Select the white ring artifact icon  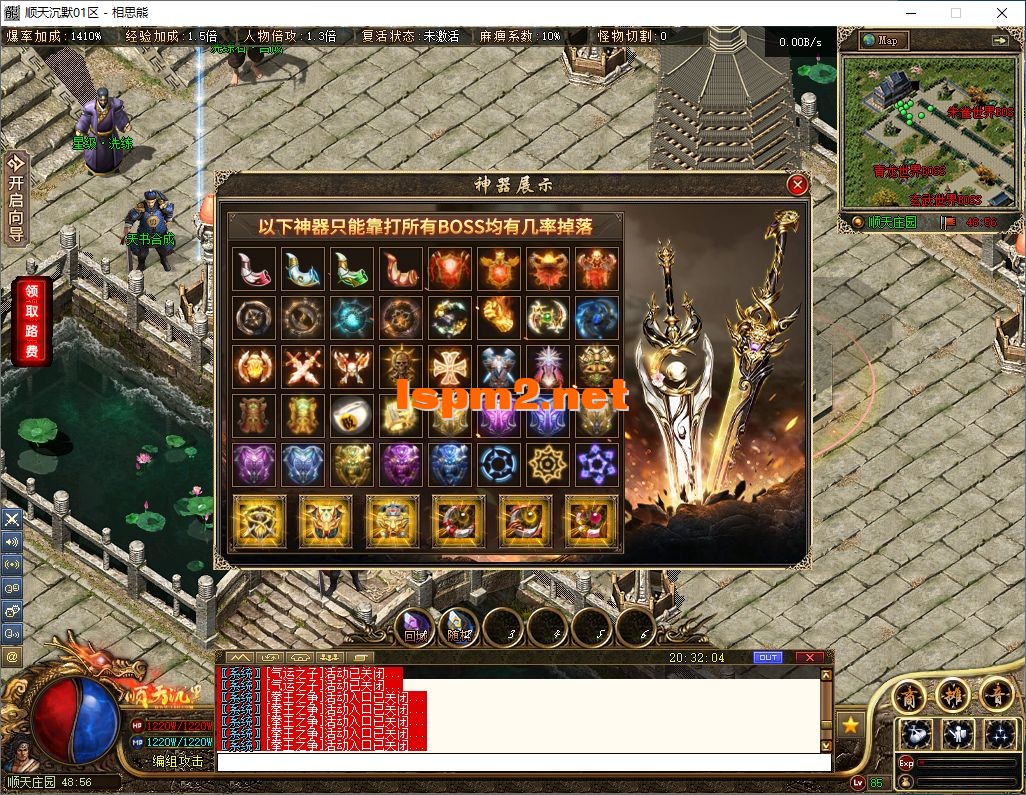[352, 415]
